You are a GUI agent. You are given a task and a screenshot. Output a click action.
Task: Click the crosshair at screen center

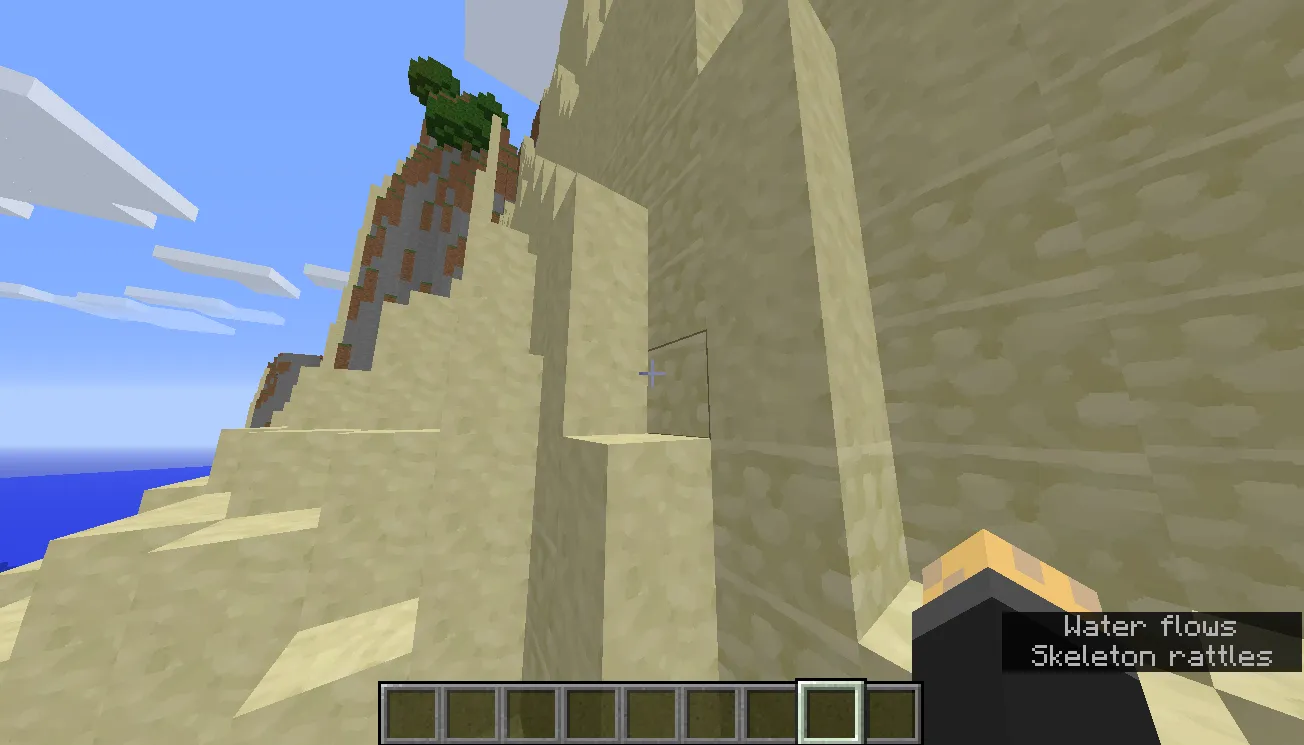coord(651,373)
